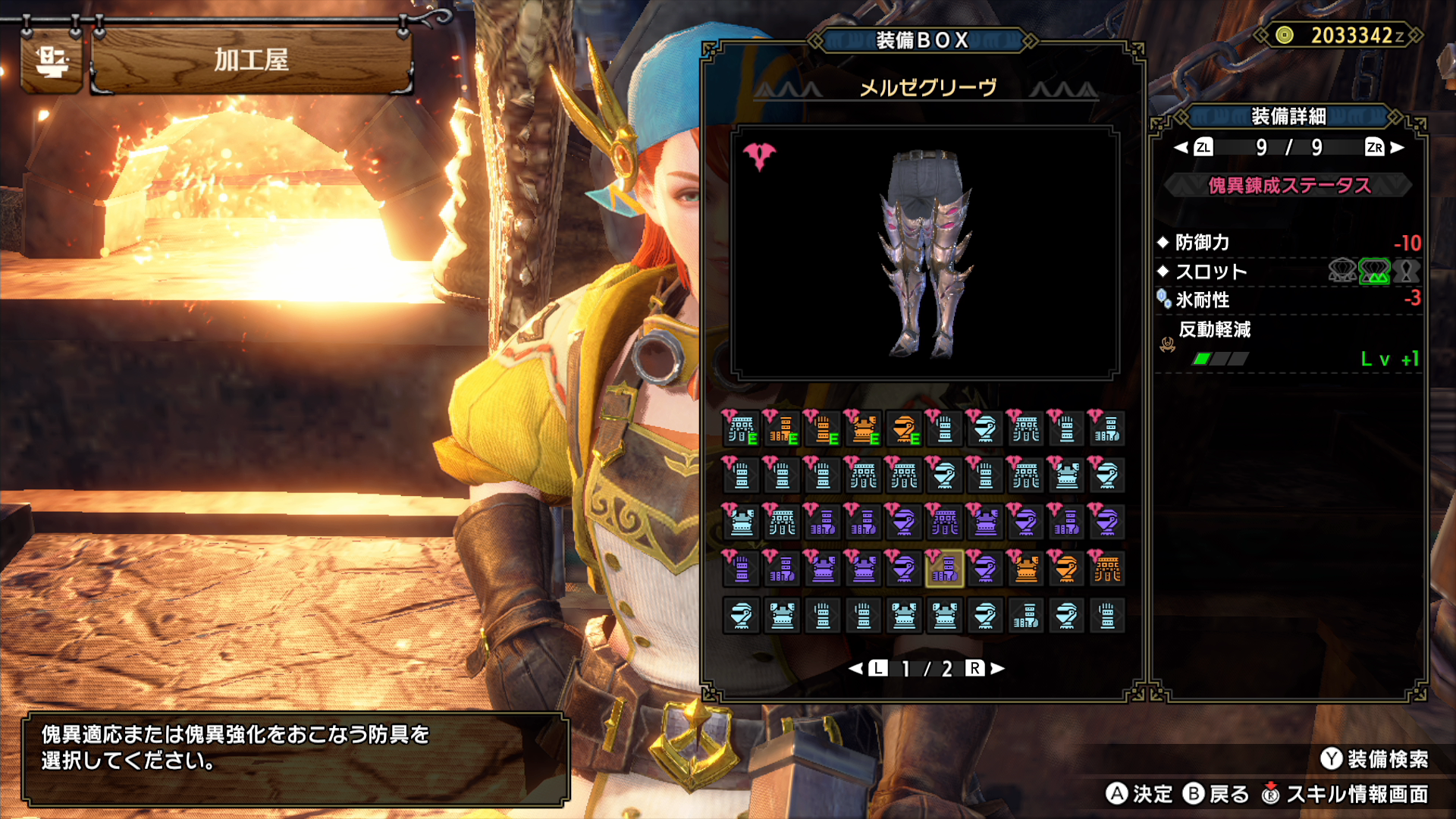The width and height of the screenshot is (1456, 819).
Task: Choose the unequipped orange chest armor
Action: 1026,569
